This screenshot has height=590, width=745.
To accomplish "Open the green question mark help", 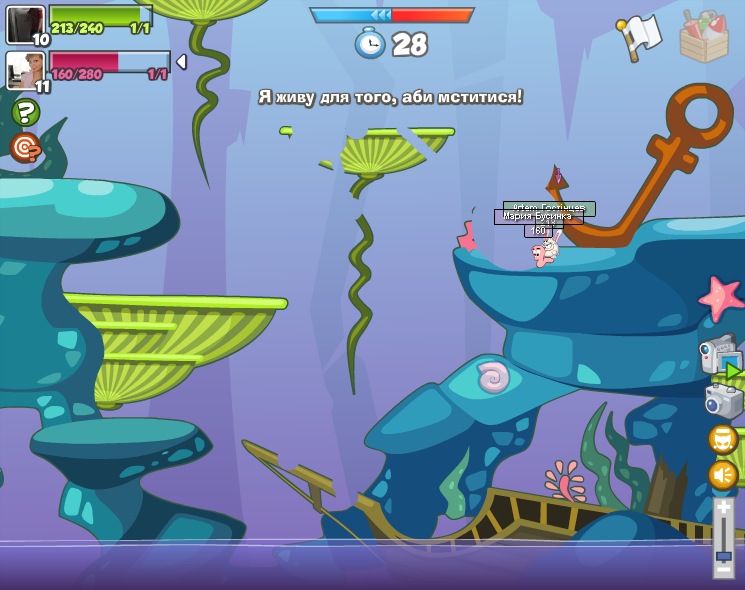I will coord(26,112).
